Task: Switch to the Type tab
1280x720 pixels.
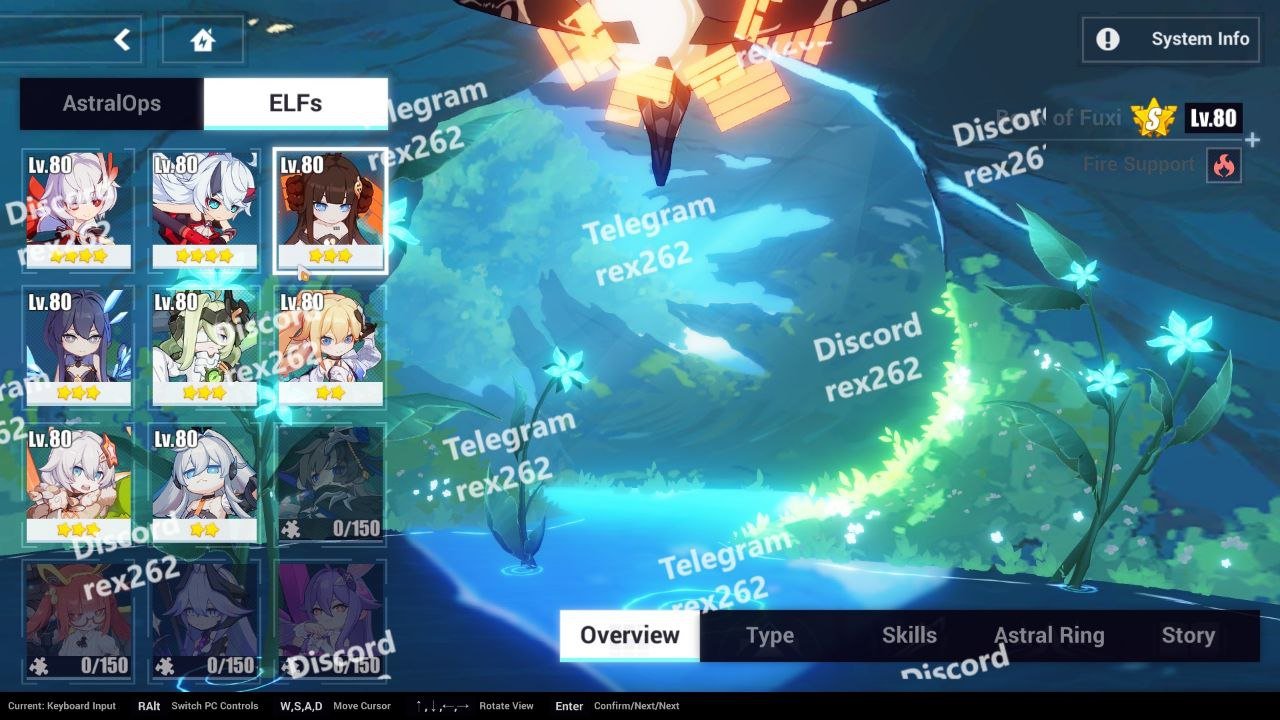Action: pos(770,635)
